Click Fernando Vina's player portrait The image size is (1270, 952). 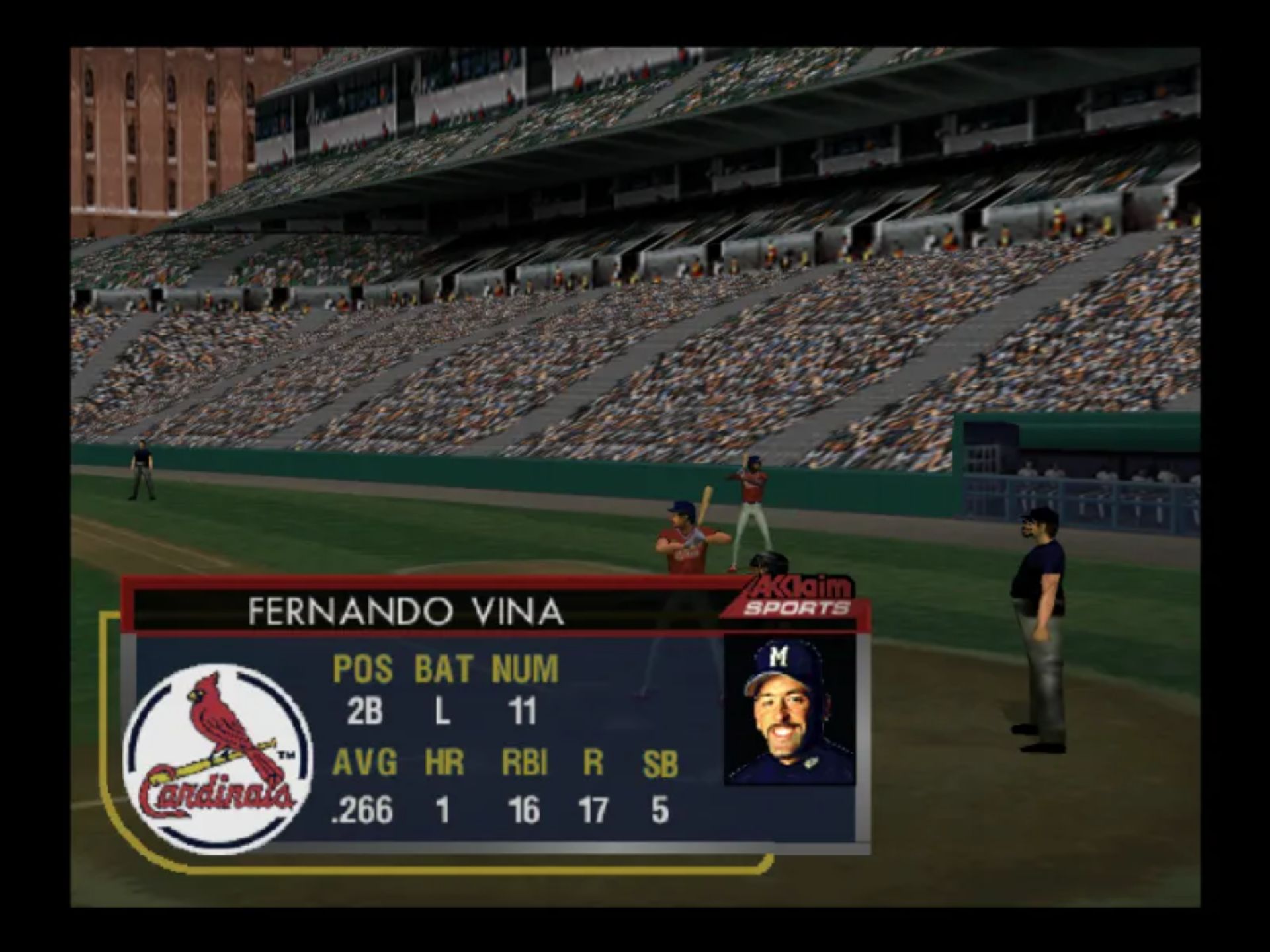(789, 711)
